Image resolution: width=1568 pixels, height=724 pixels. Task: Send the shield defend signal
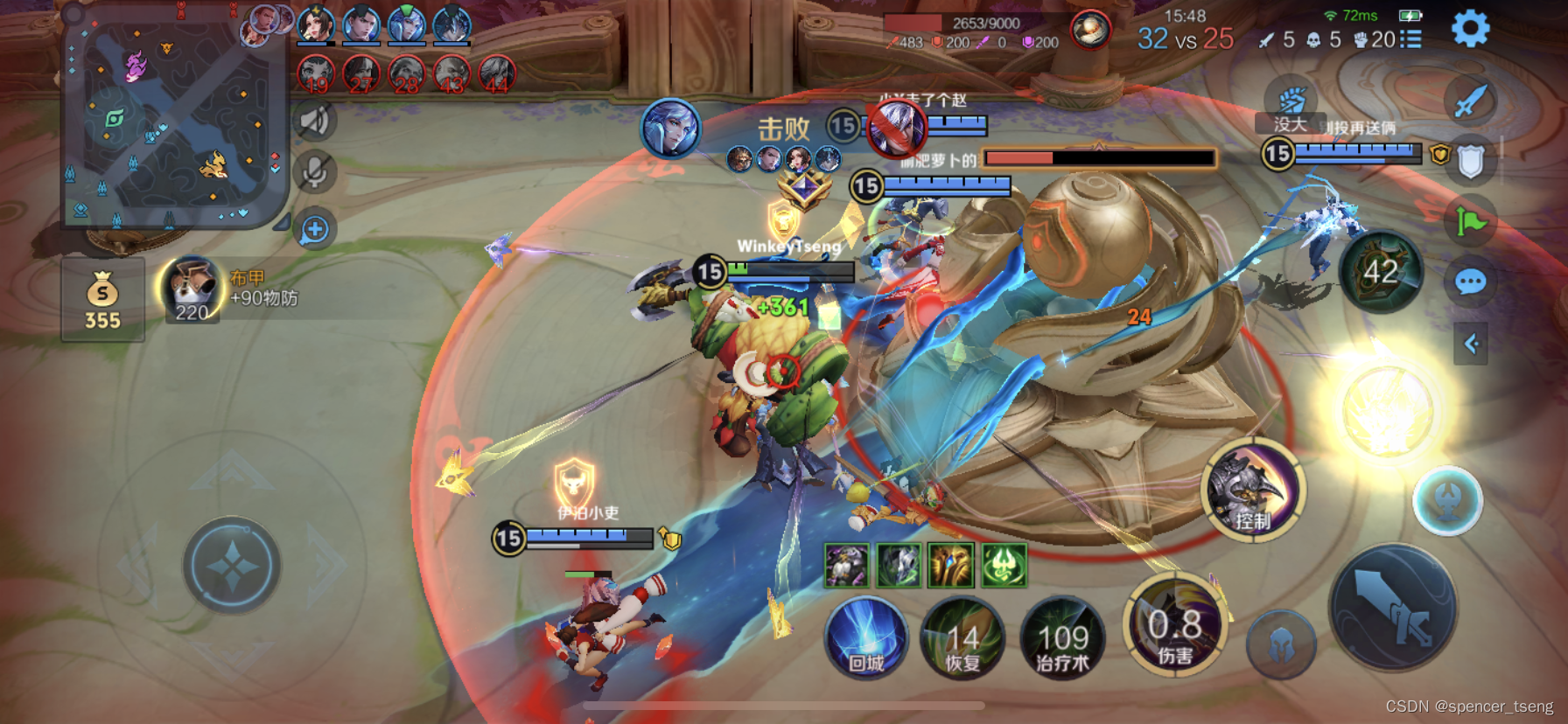point(1470,162)
